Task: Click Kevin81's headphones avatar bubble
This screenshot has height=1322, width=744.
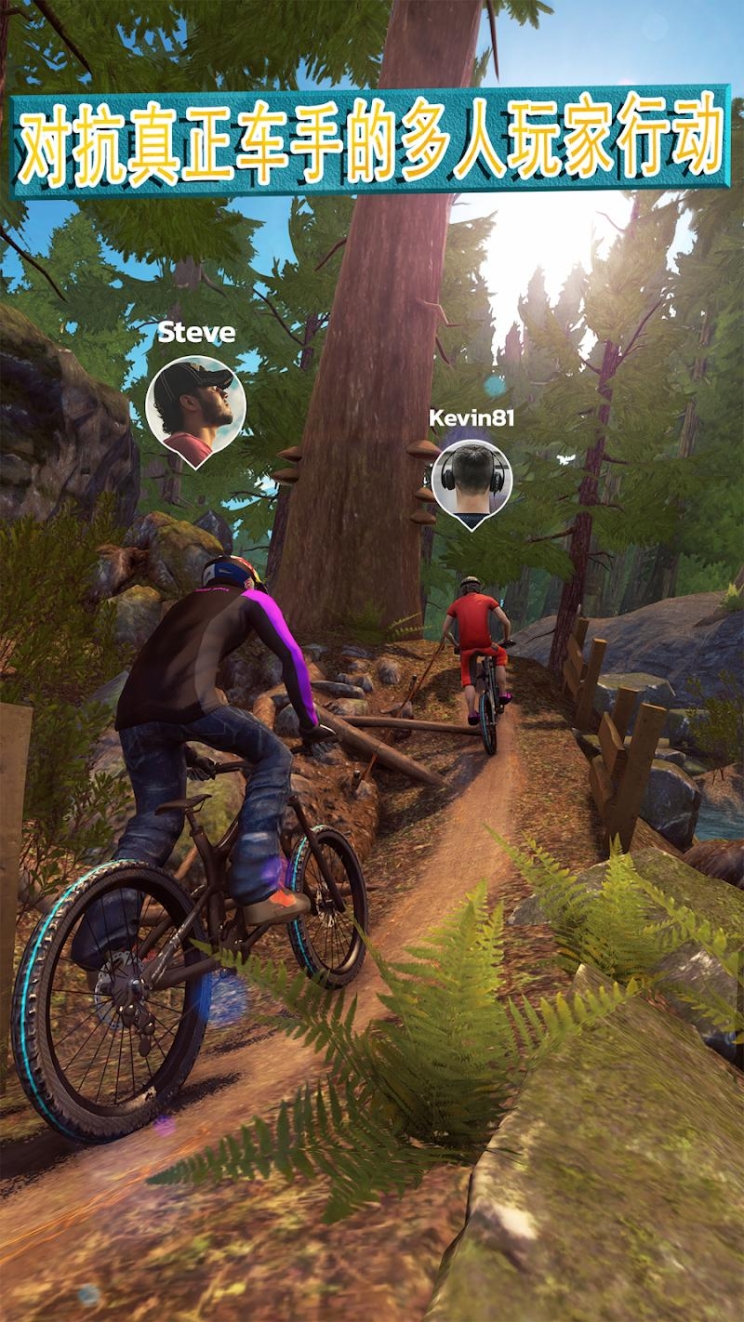Action: coord(472,482)
